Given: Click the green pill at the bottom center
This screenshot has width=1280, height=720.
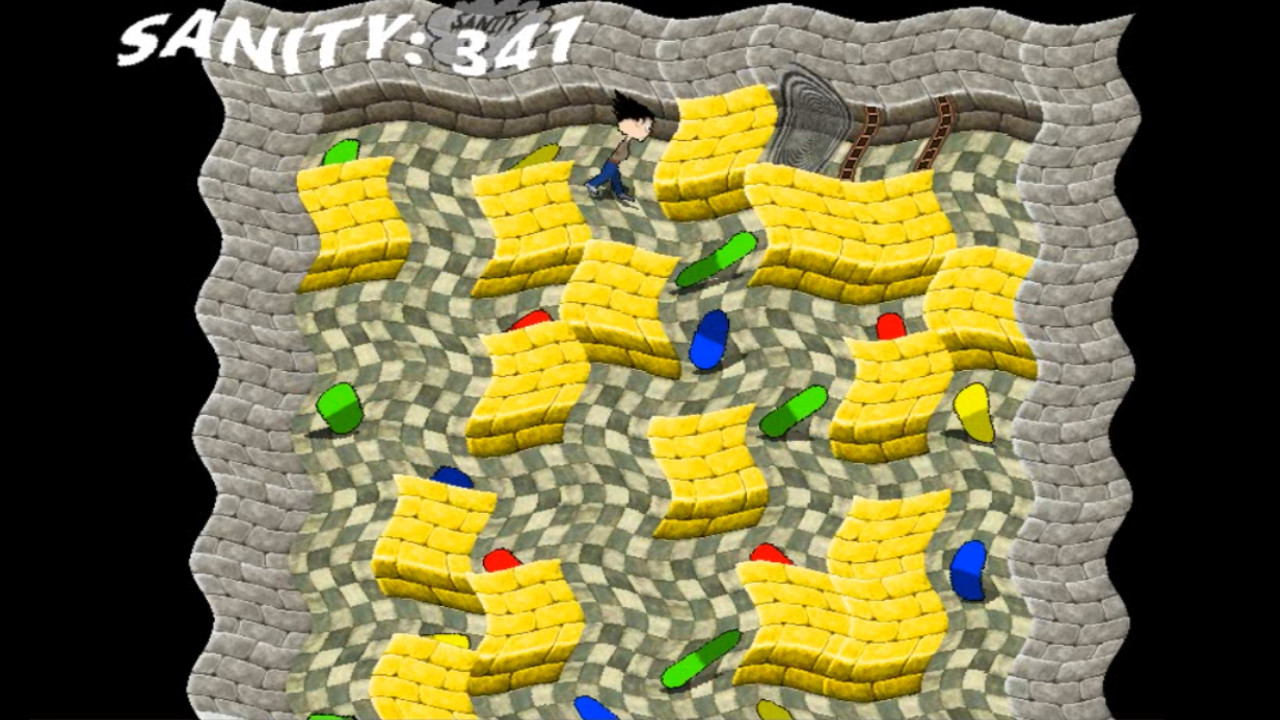Looking at the screenshot, I should point(700,660).
